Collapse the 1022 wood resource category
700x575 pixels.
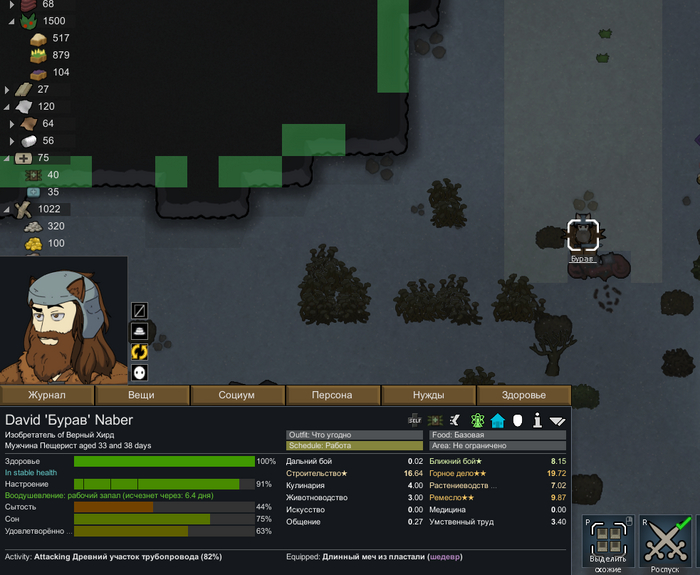(9, 209)
